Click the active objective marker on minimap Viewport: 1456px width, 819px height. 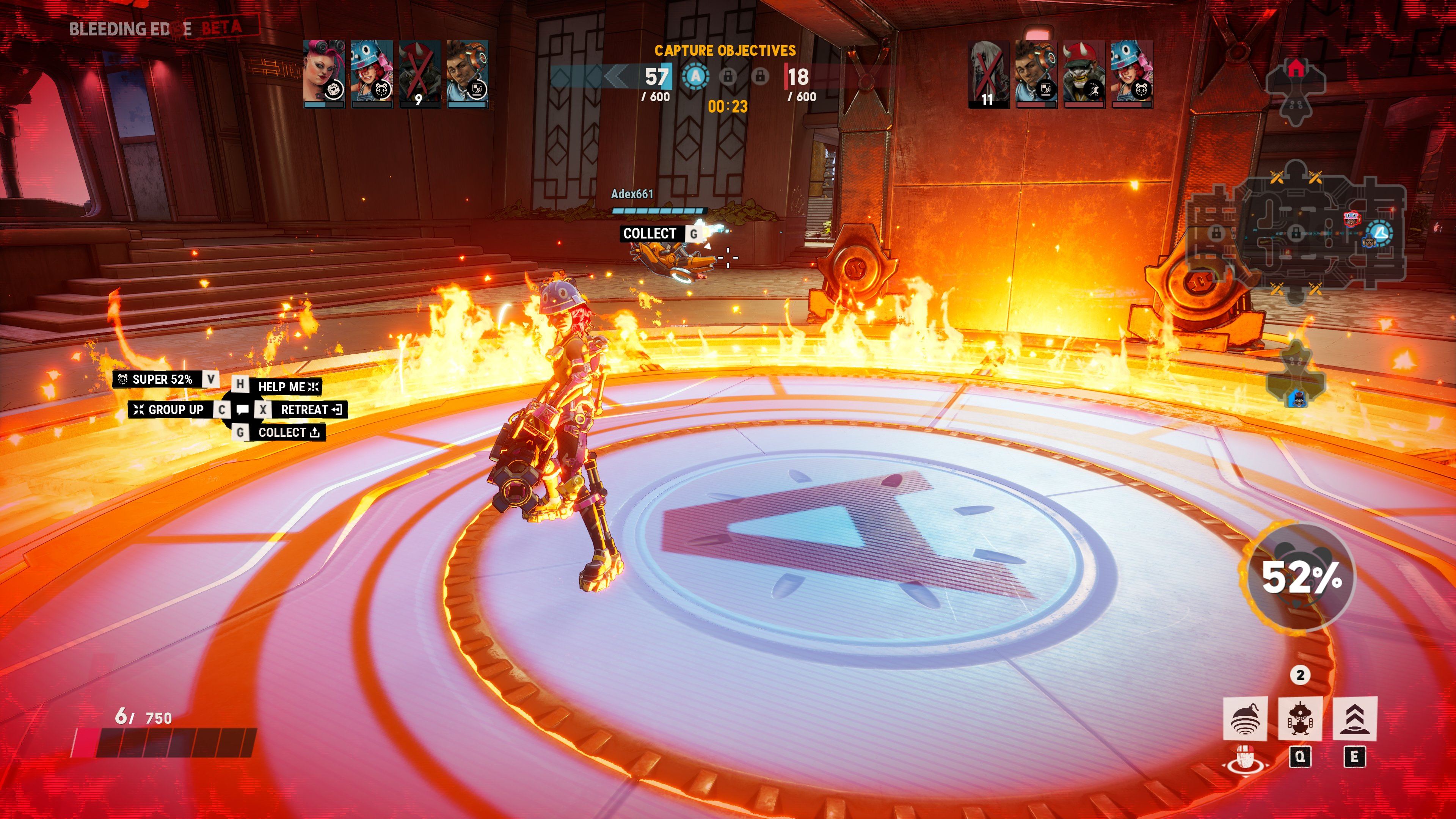point(1380,232)
